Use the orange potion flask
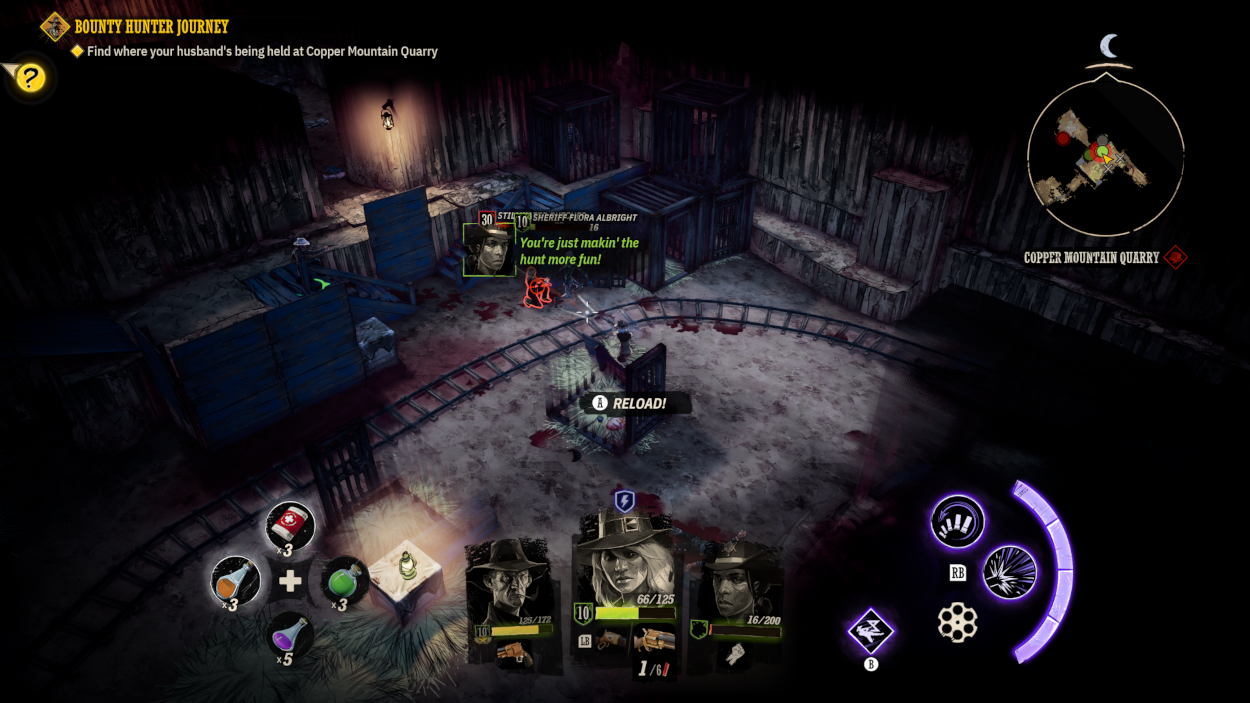The height and width of the screenshot is (703, 1250). (236, 580)
